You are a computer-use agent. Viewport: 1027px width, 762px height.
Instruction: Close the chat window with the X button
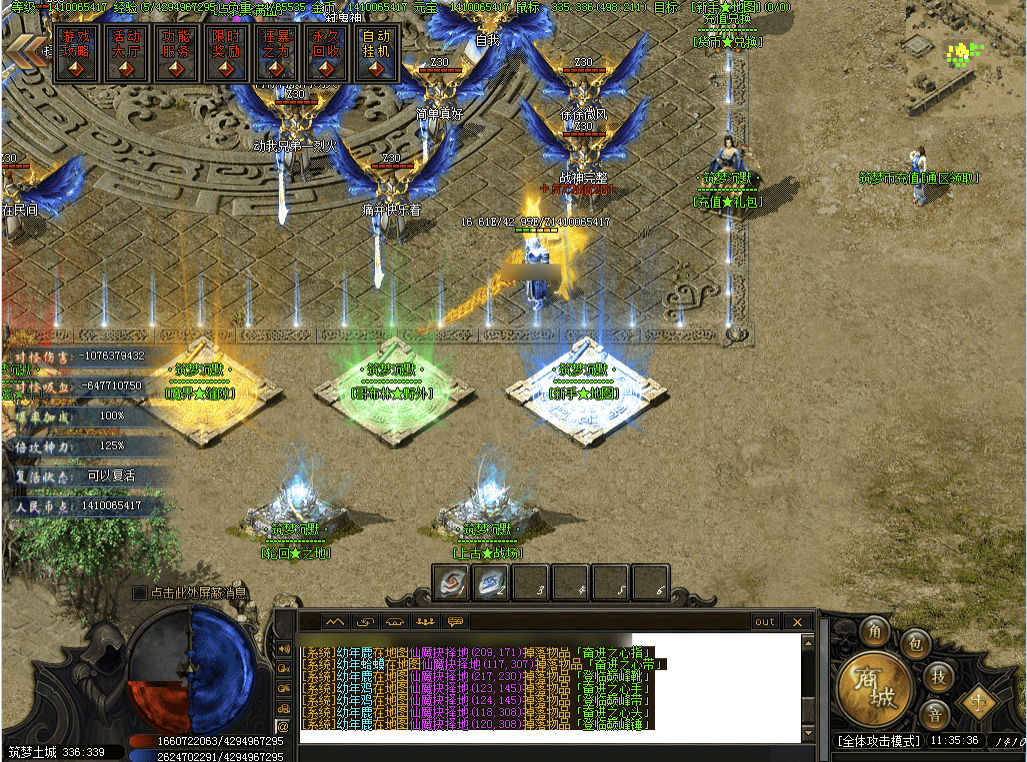pyautogui.click(x=797, y=622)
